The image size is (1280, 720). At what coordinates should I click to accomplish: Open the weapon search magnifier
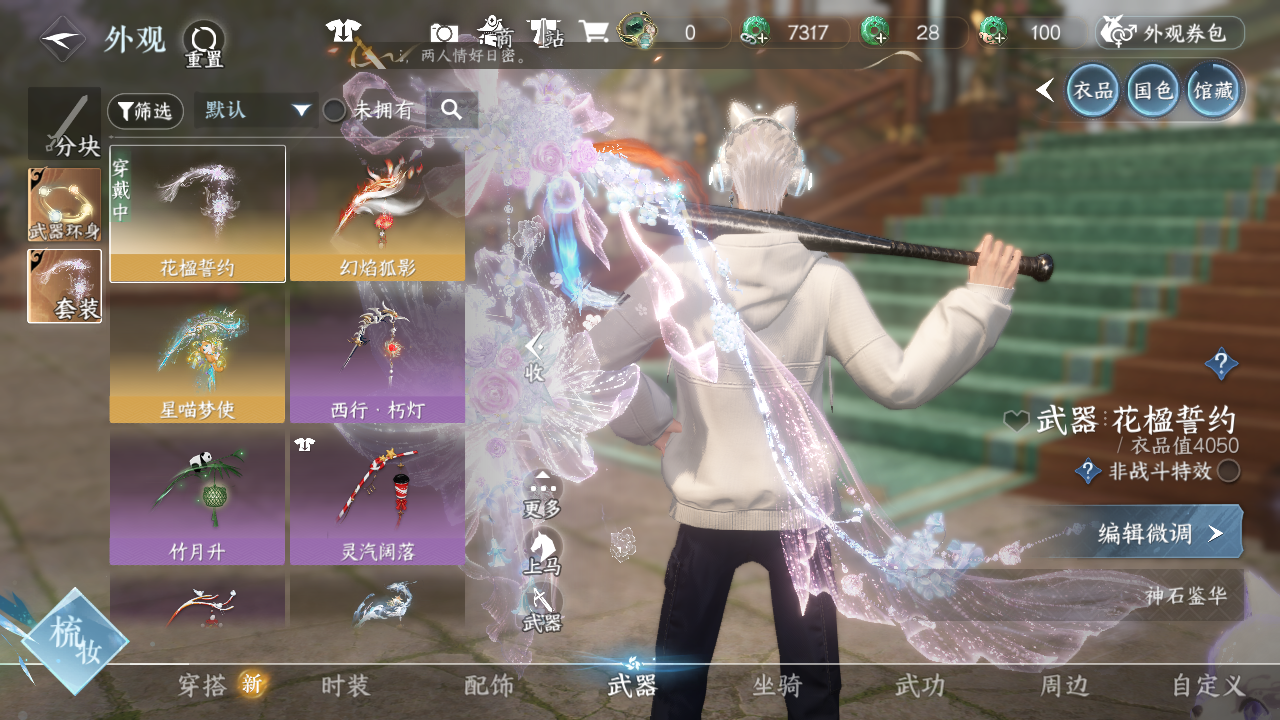(451, 110)
